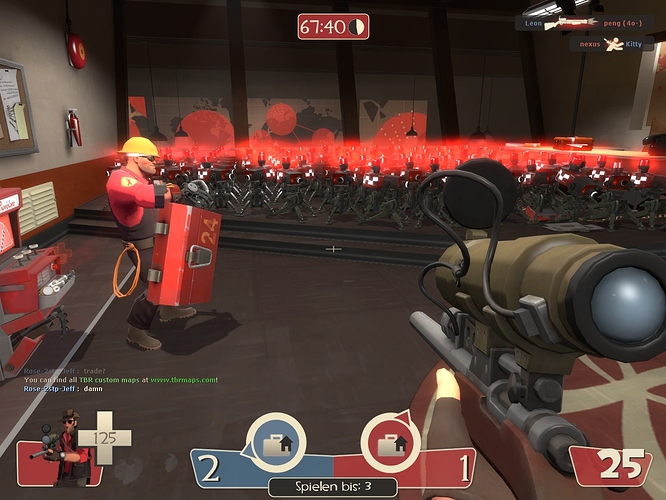666x500 pixels.
Task: Open the www.tbrmaps.com link in chat
Action: pos(186,380)
